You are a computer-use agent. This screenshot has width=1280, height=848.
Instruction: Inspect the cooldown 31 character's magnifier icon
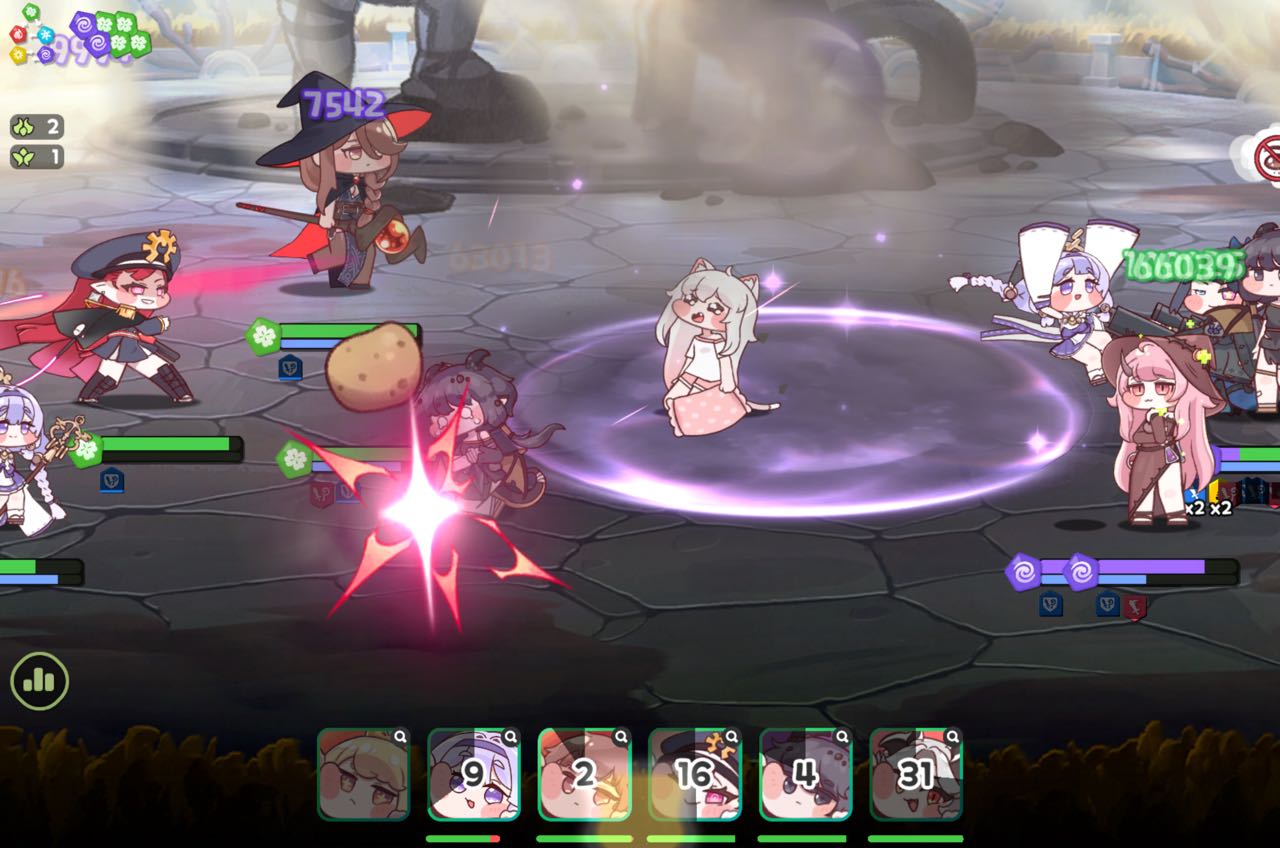coord(953,737)
